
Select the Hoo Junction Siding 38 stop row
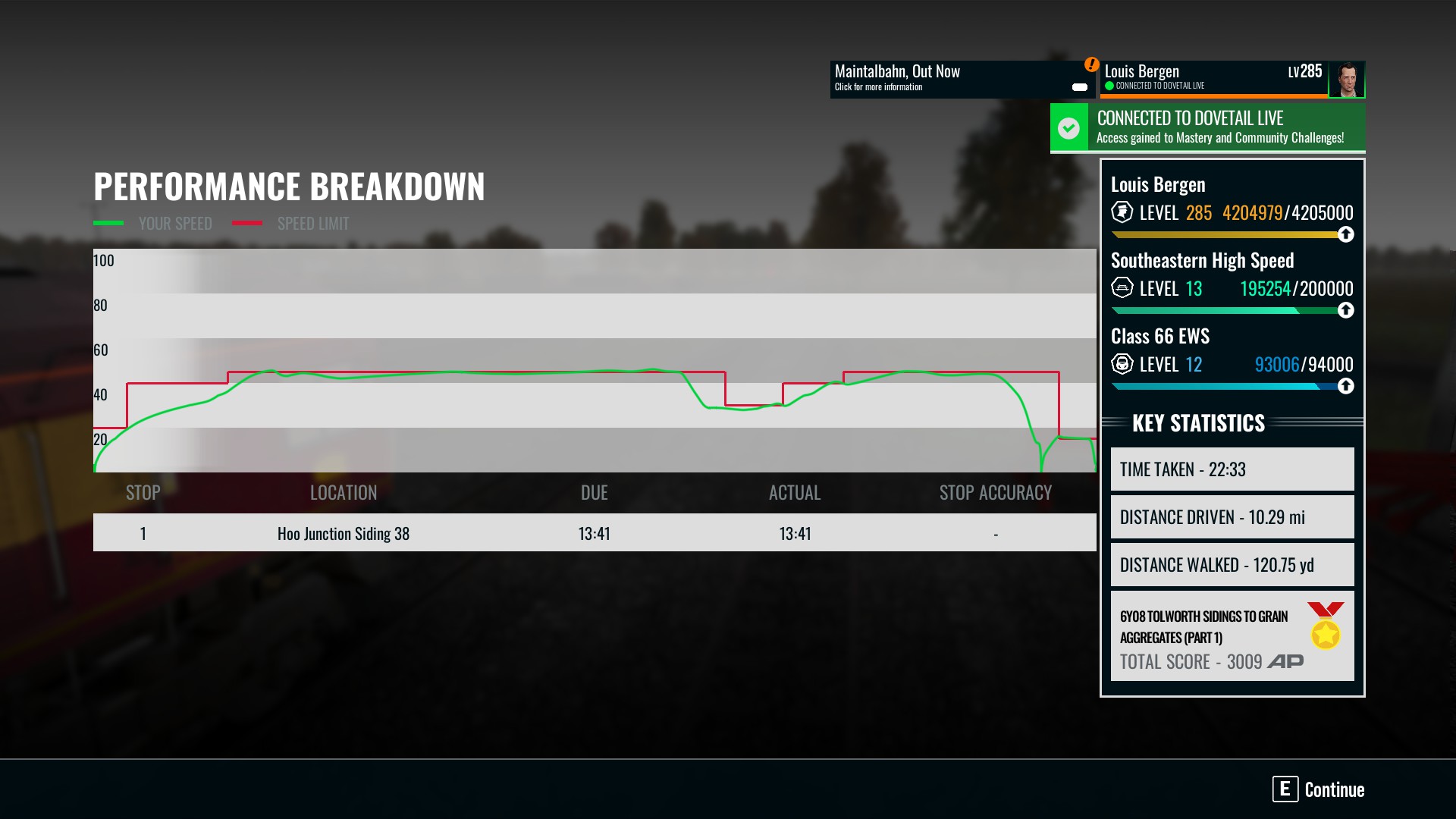click(x=594, y=533)
